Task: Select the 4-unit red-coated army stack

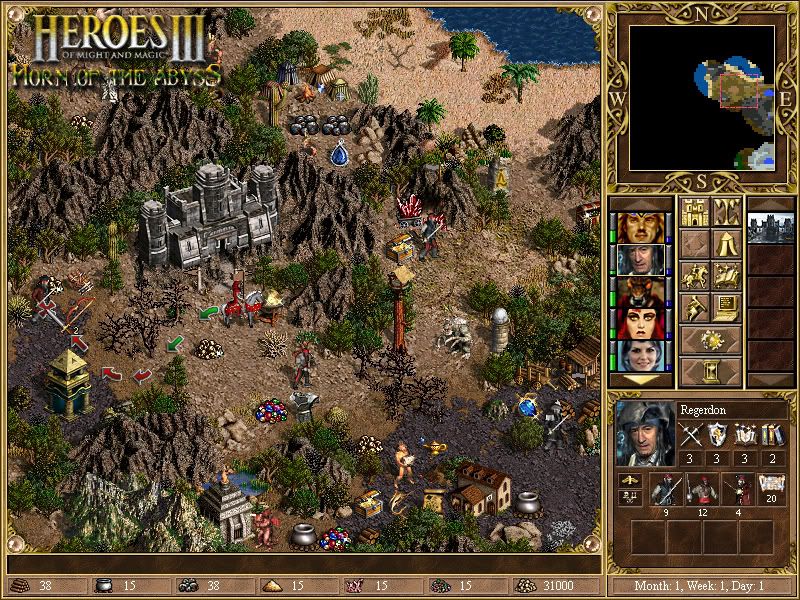Action: pyautogui.click(x=740, y=490)
